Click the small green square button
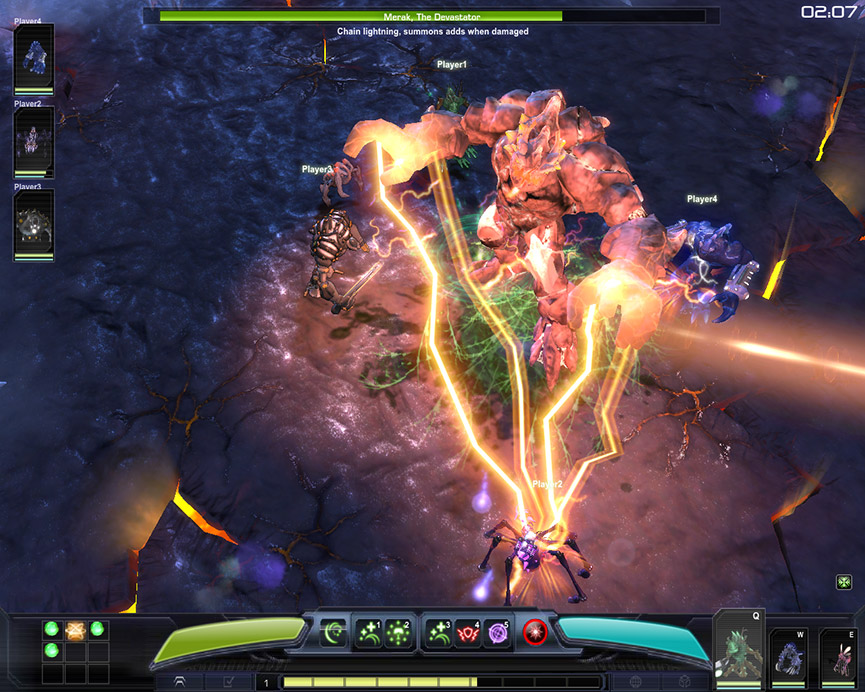 (844, 582)
